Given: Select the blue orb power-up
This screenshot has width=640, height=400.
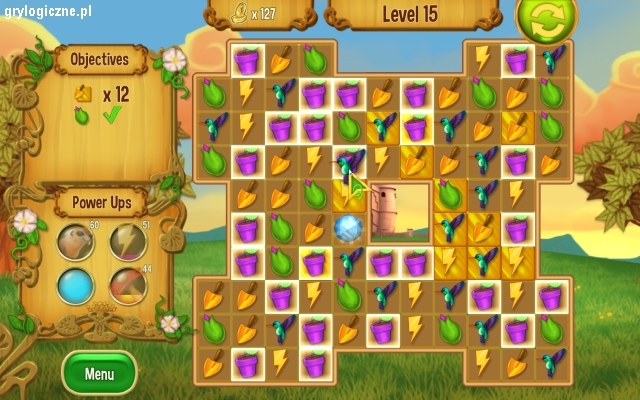Looking at the screenshot, I should tap(76, 287).
